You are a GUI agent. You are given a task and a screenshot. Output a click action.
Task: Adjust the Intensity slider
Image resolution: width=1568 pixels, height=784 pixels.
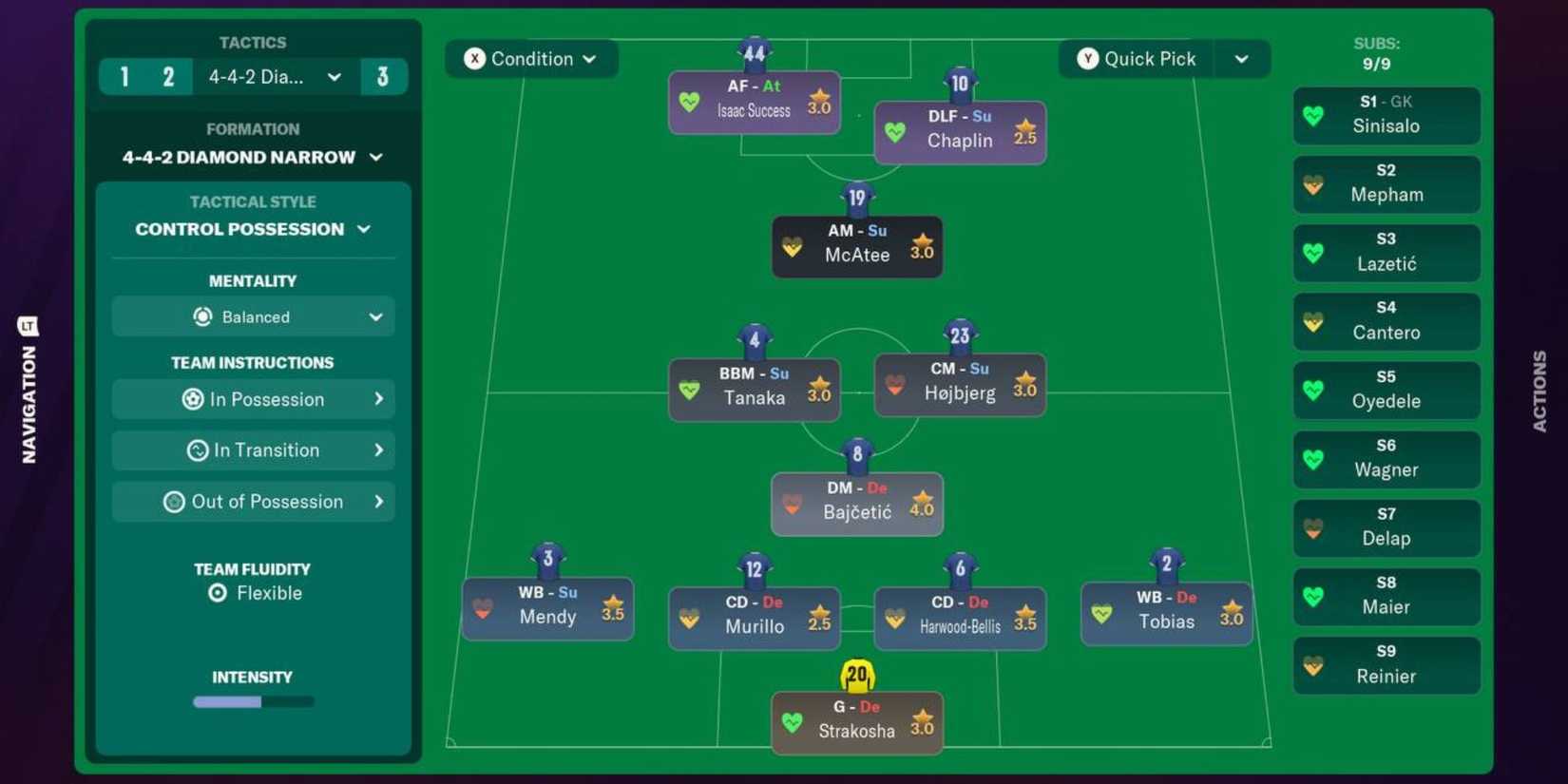(253, 701)
